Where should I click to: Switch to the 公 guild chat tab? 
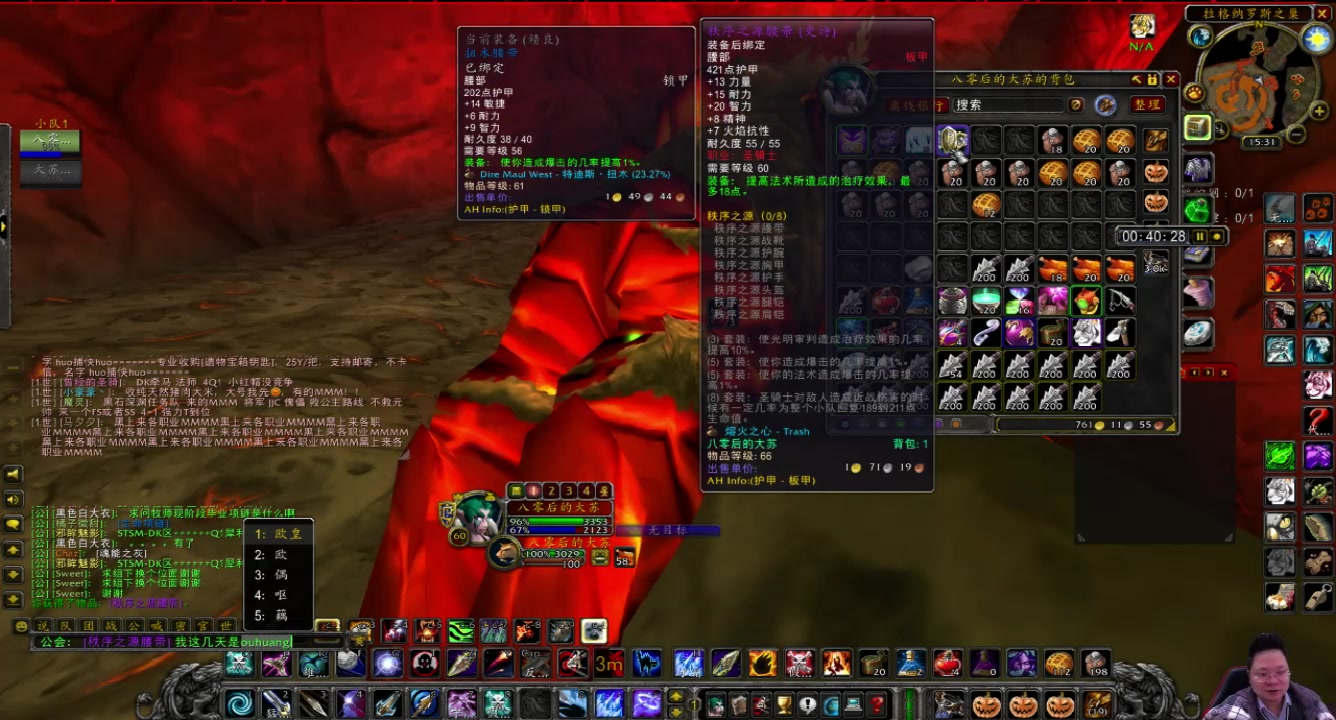point(132,626)
